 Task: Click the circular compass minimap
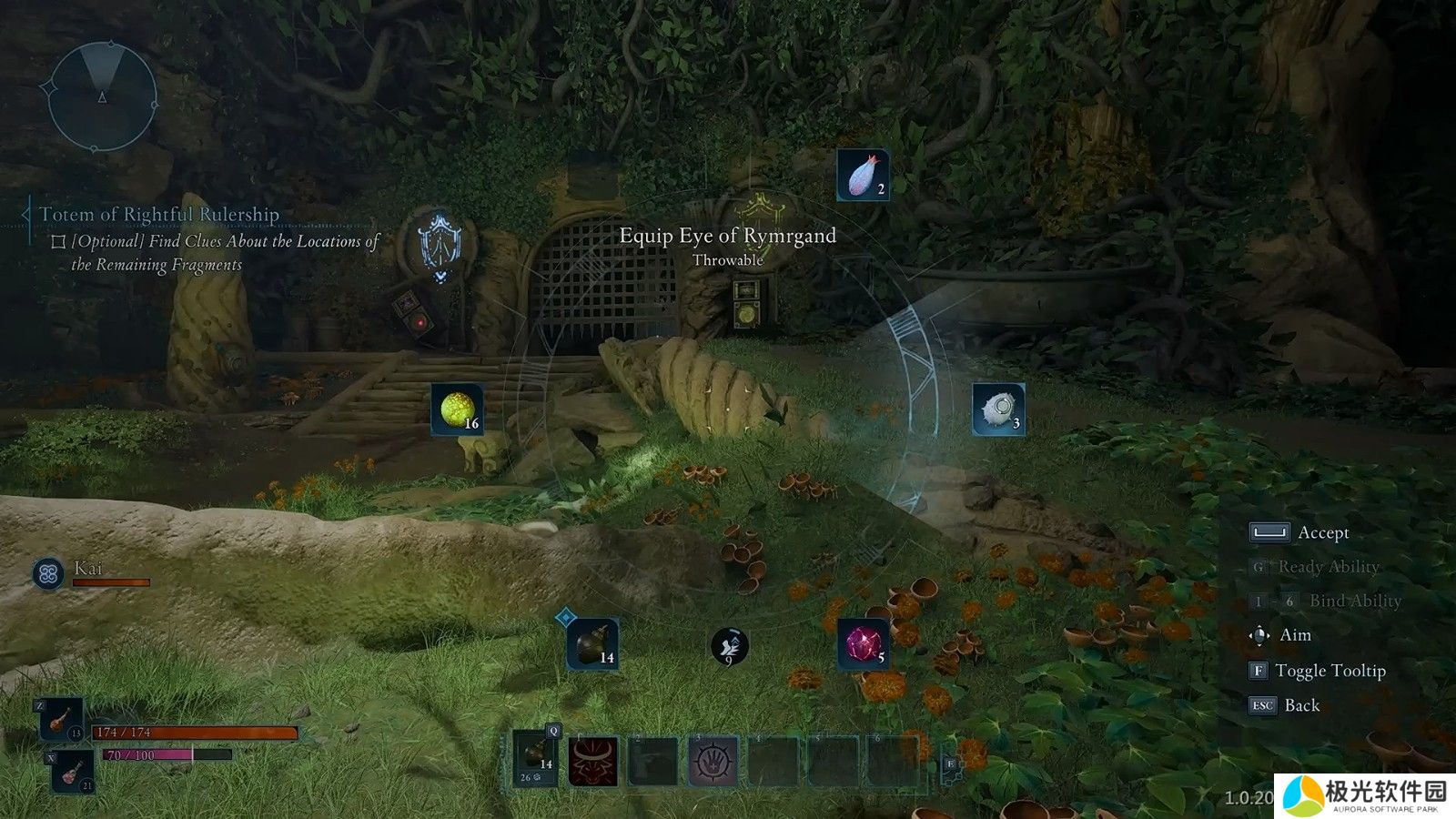(x=102, y=97)
